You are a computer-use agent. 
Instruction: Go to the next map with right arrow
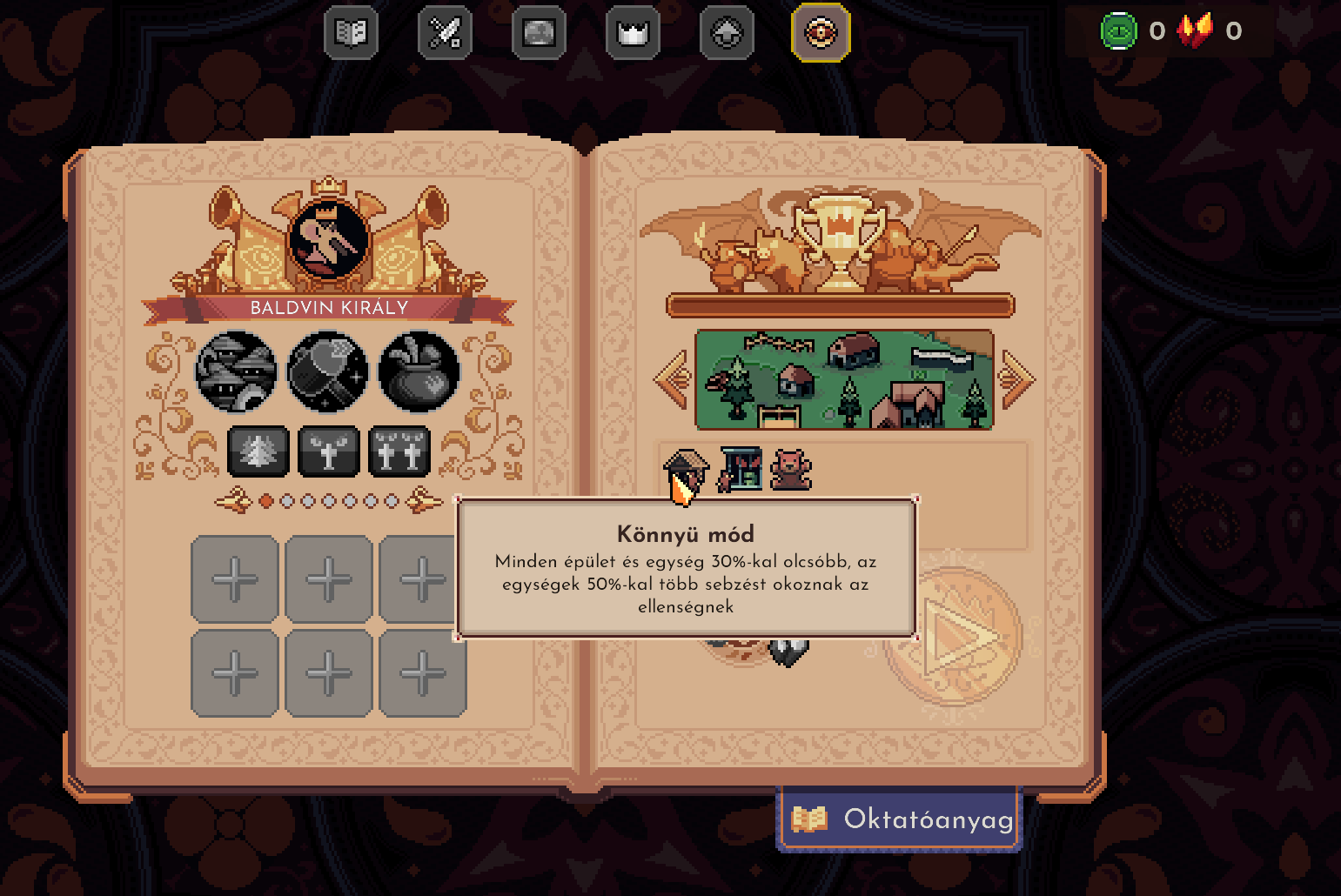[1016, 379]
